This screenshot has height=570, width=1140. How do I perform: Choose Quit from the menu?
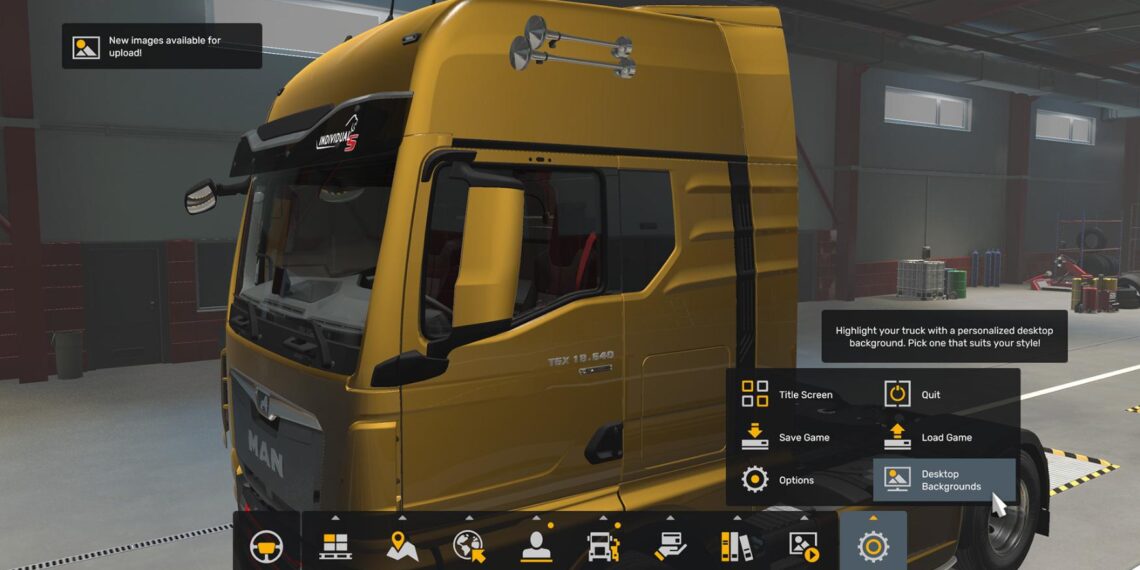pos(913,394)
